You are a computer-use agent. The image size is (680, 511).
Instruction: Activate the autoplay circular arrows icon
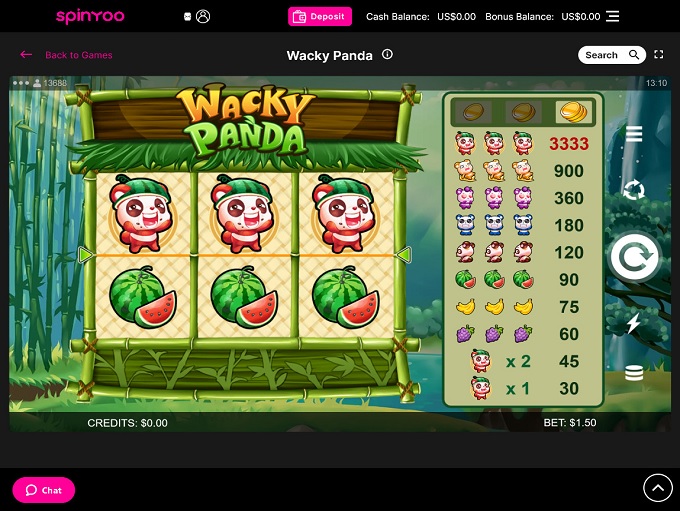[634, 190]
